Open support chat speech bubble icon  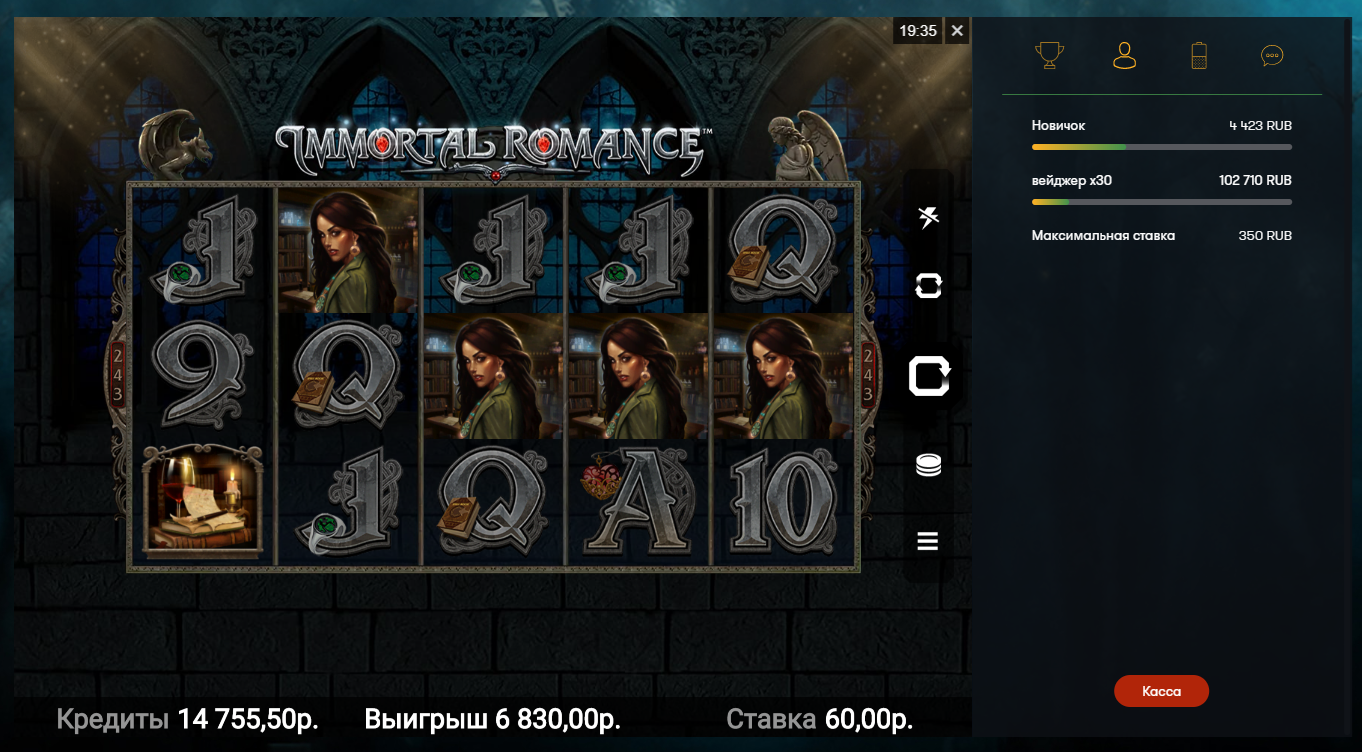1272,56
